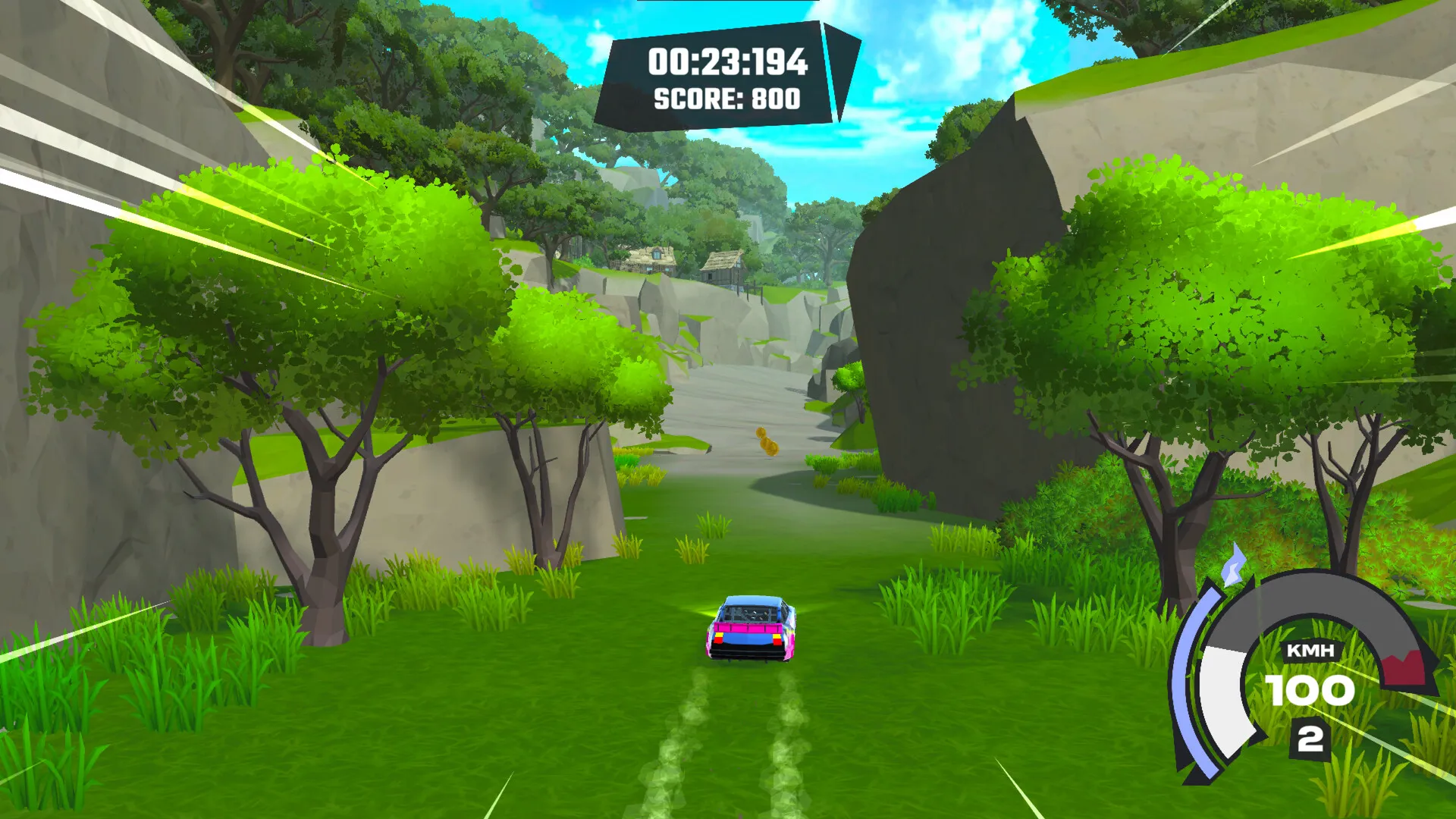Click the gear indicator showing 2

click(x=1311, y=739)
